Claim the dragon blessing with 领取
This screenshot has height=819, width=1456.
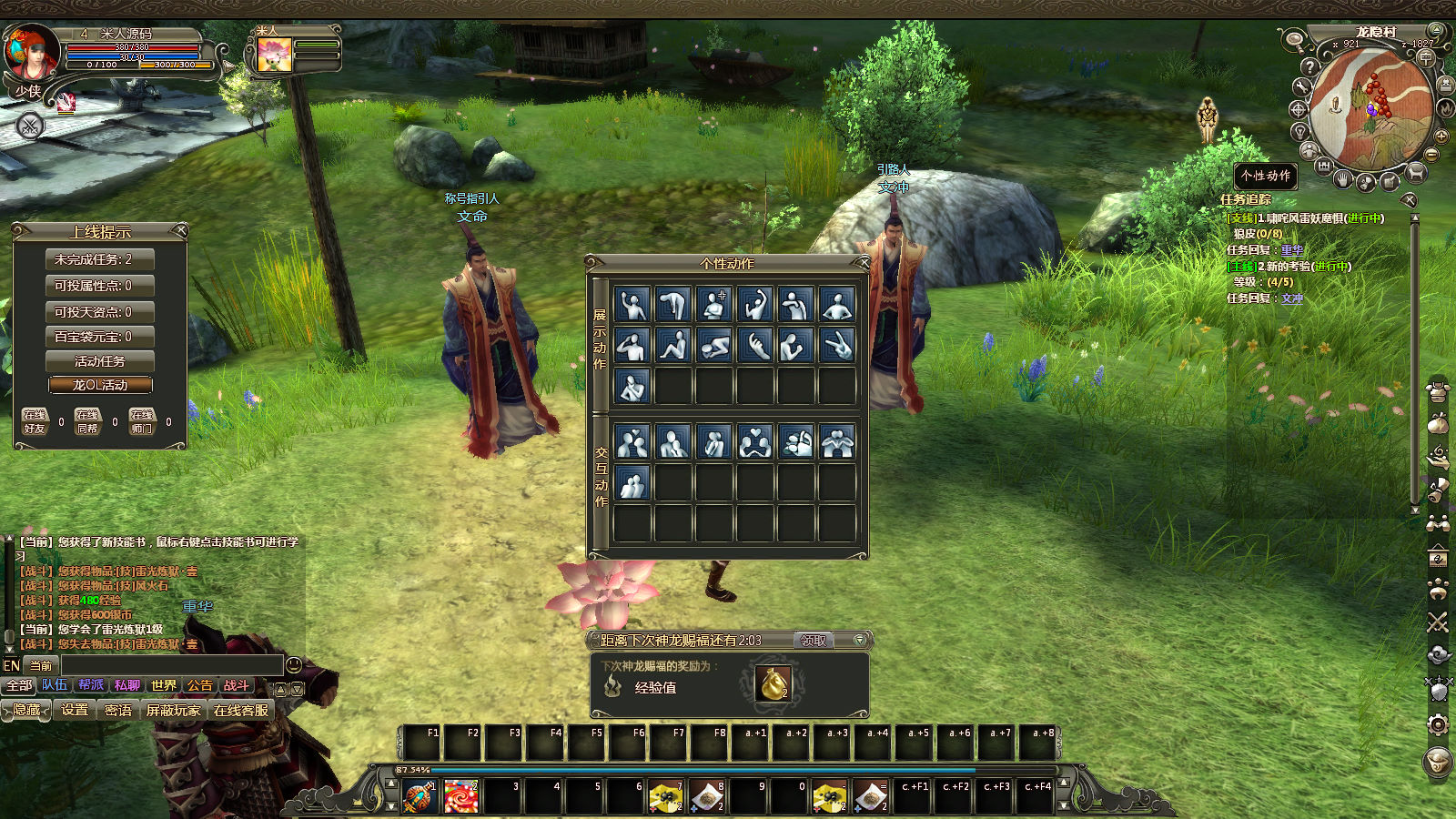(x=813, y=641)
